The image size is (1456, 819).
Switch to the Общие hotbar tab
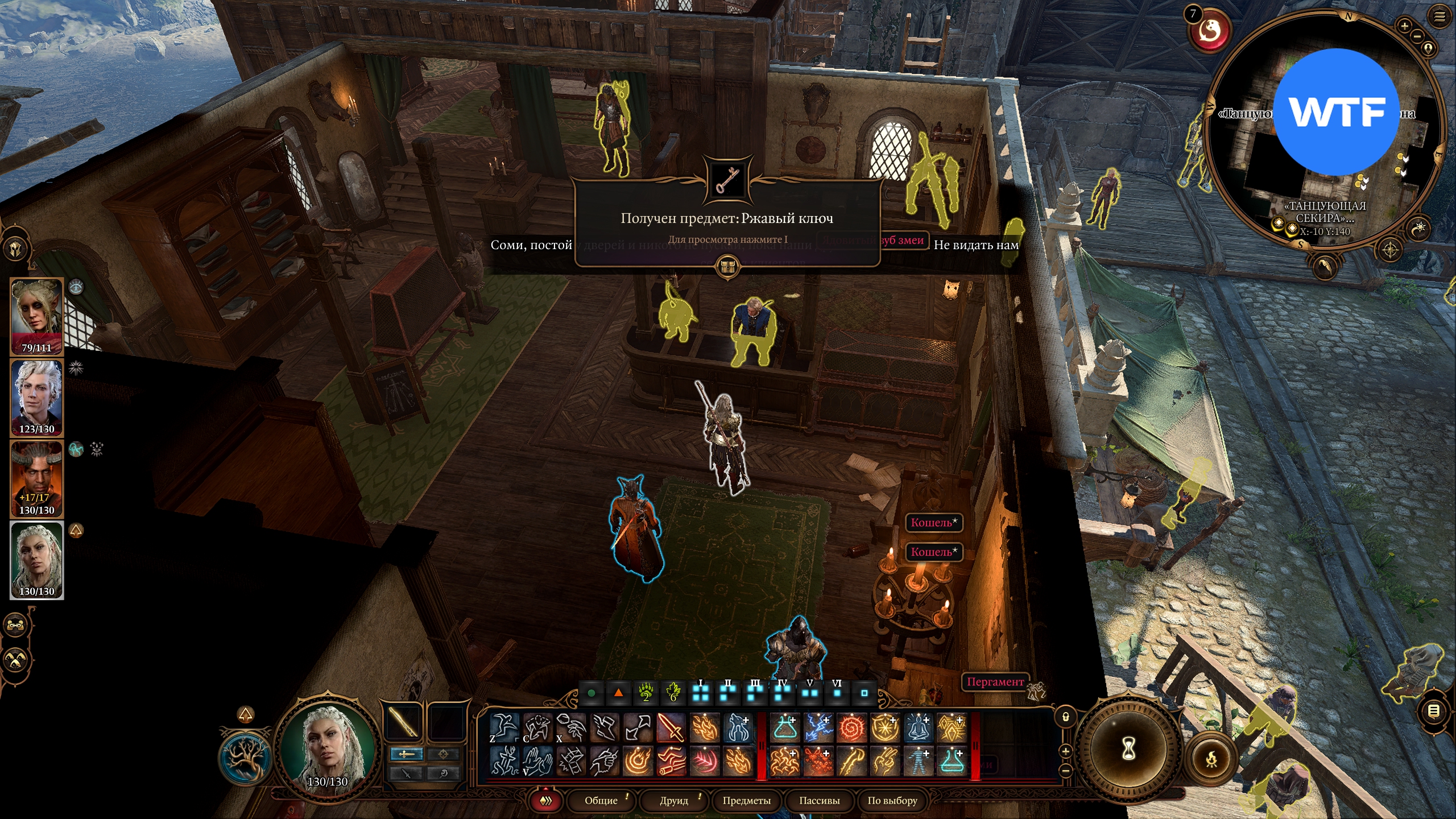601,801
